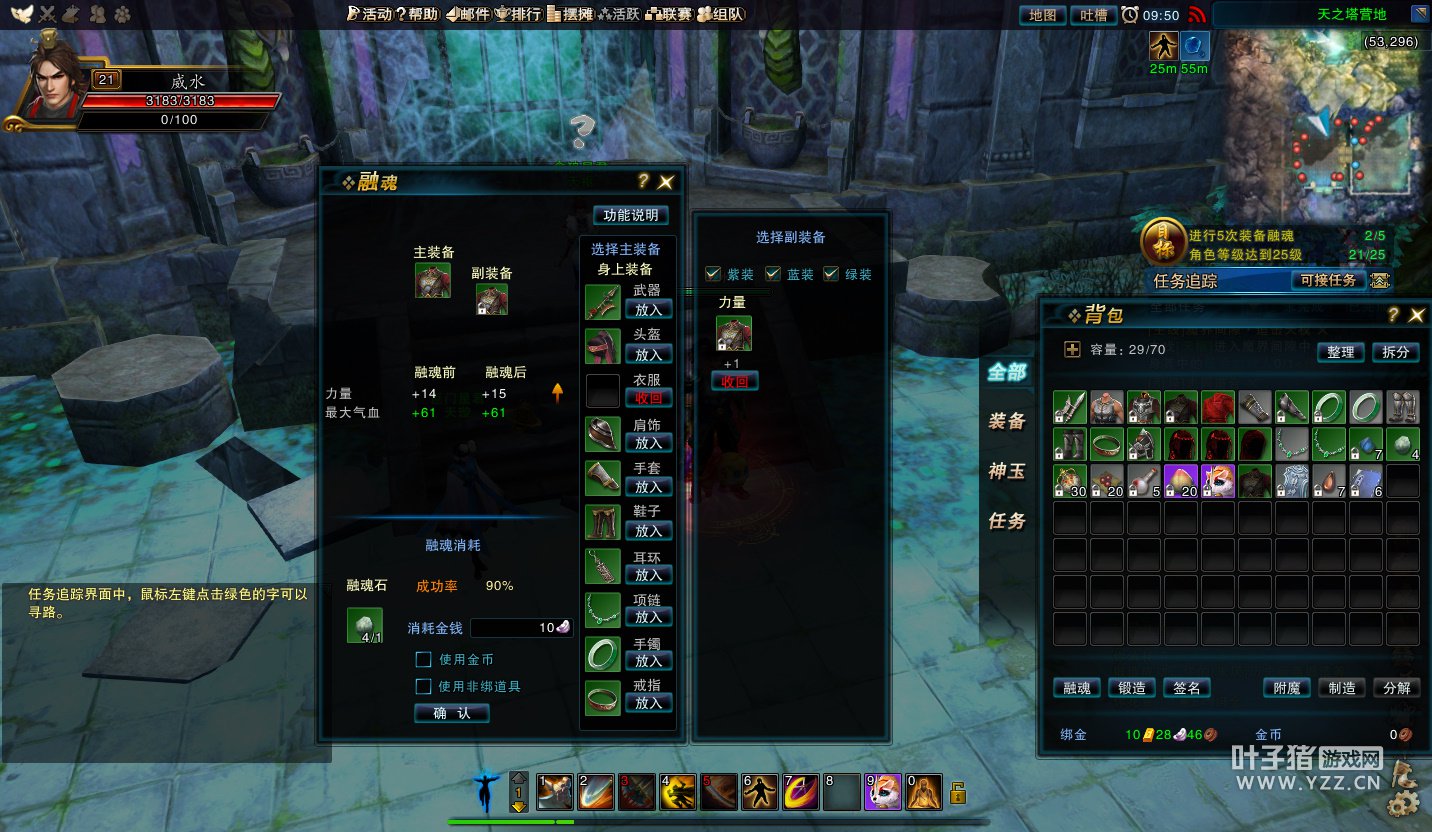This screenshot has height=832, width=1432.
Task: Open the 地图 map
Action: coord(1042,15)
